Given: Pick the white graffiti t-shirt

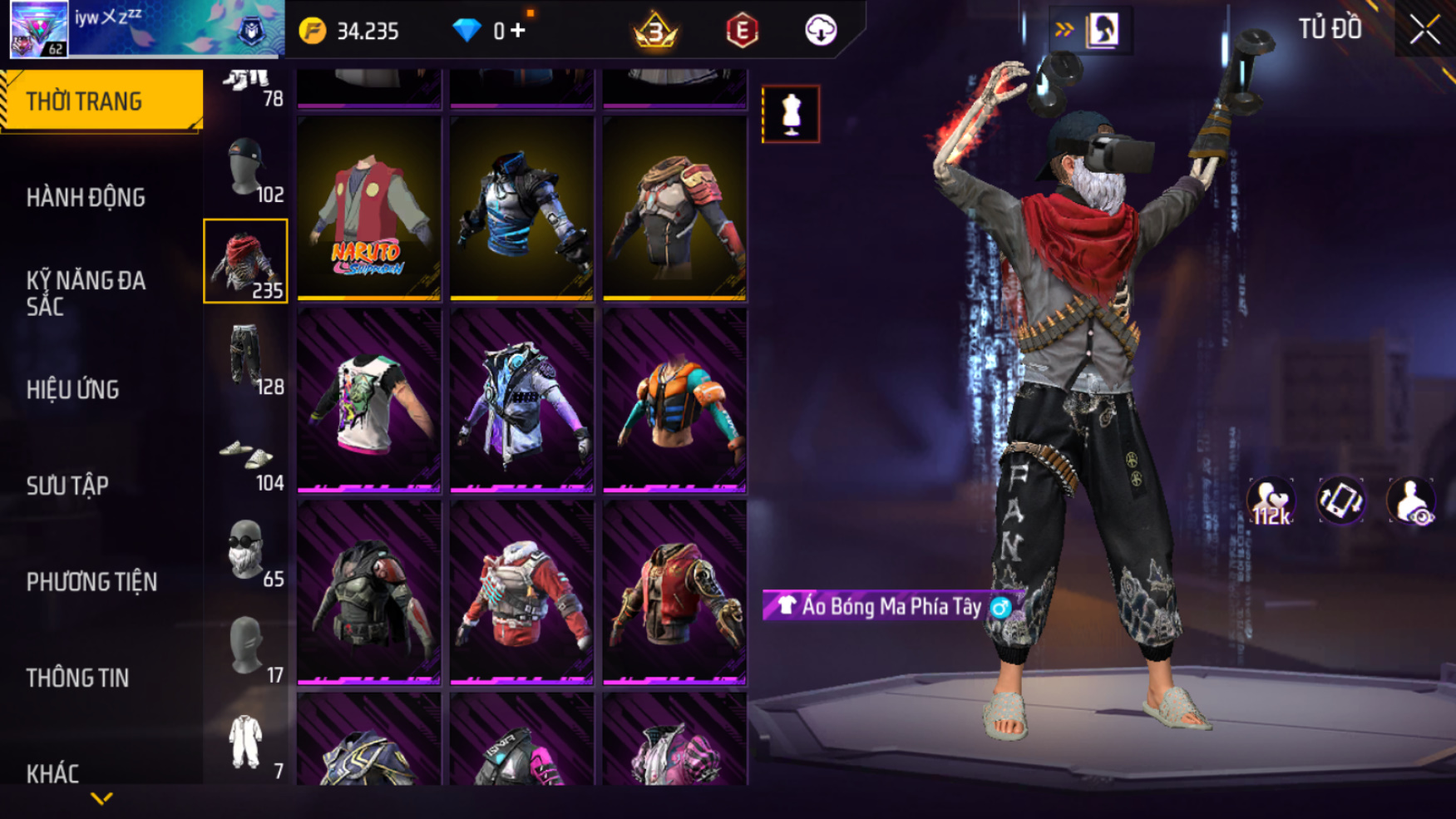Looking at the screenshot, I should (369, 400).
